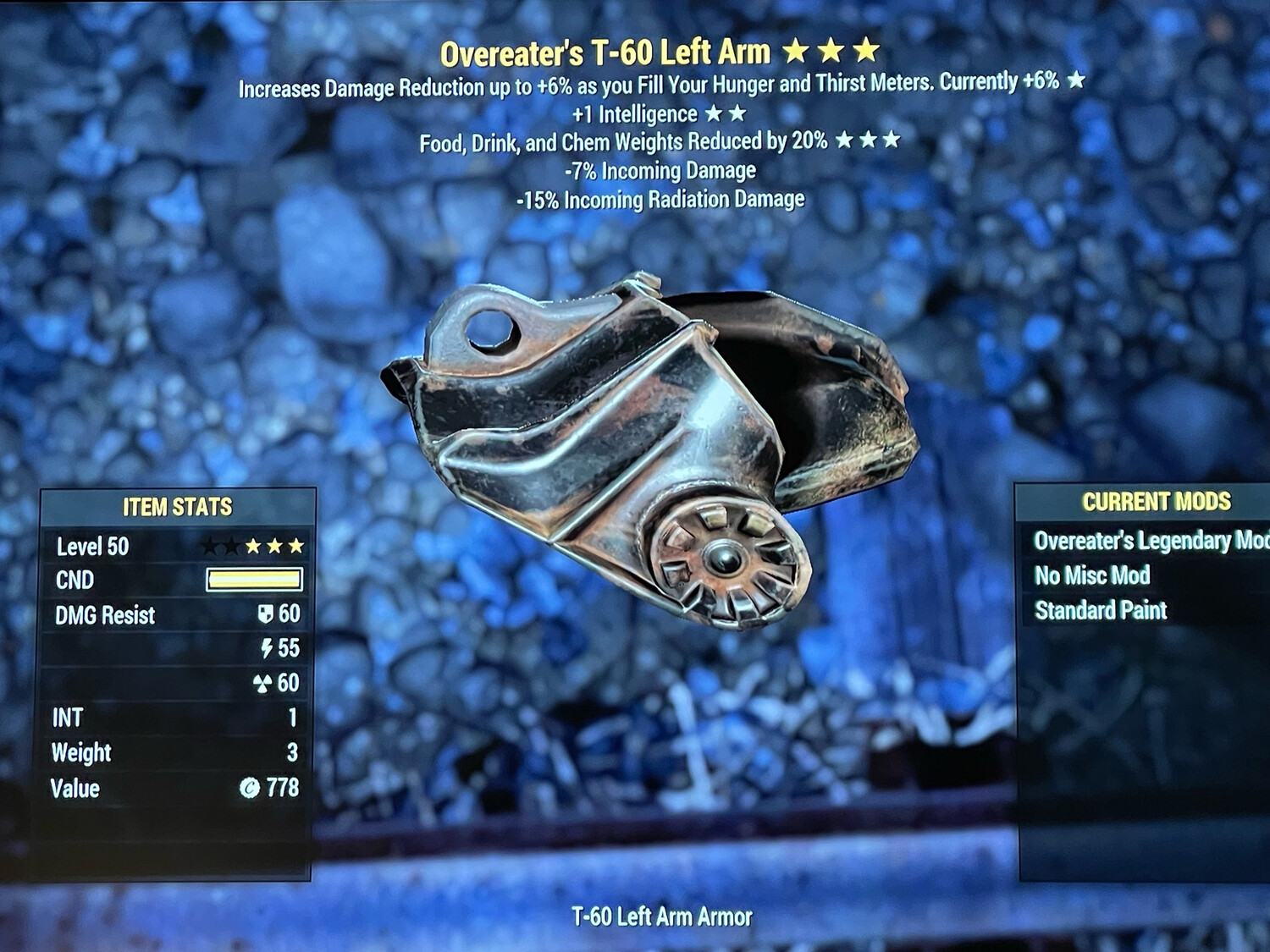Image resolution: width=1270 pixels, height=952 pixels.
Task: Choose the No Misc Mod row
Action: pos(1092,575)
